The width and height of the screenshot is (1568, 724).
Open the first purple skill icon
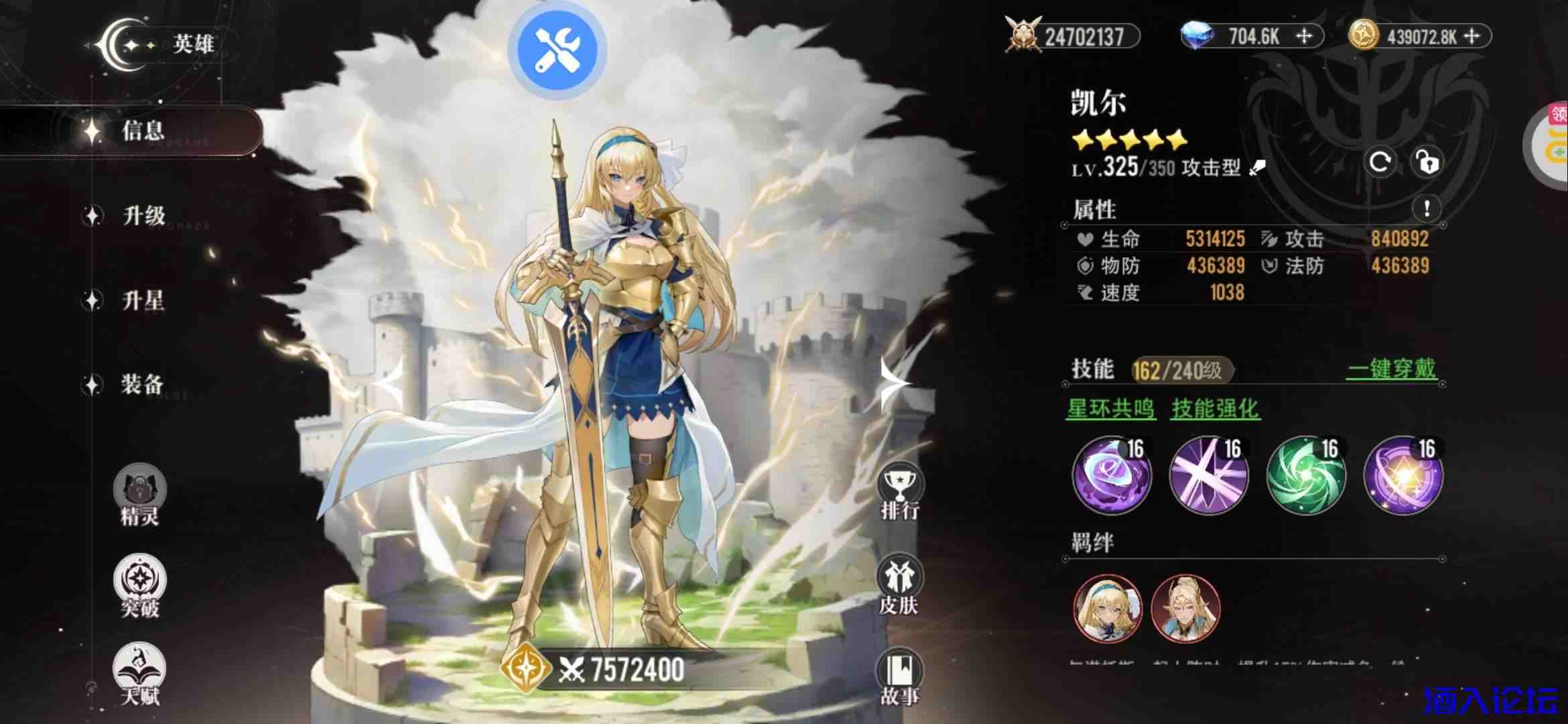(1110, 476)
